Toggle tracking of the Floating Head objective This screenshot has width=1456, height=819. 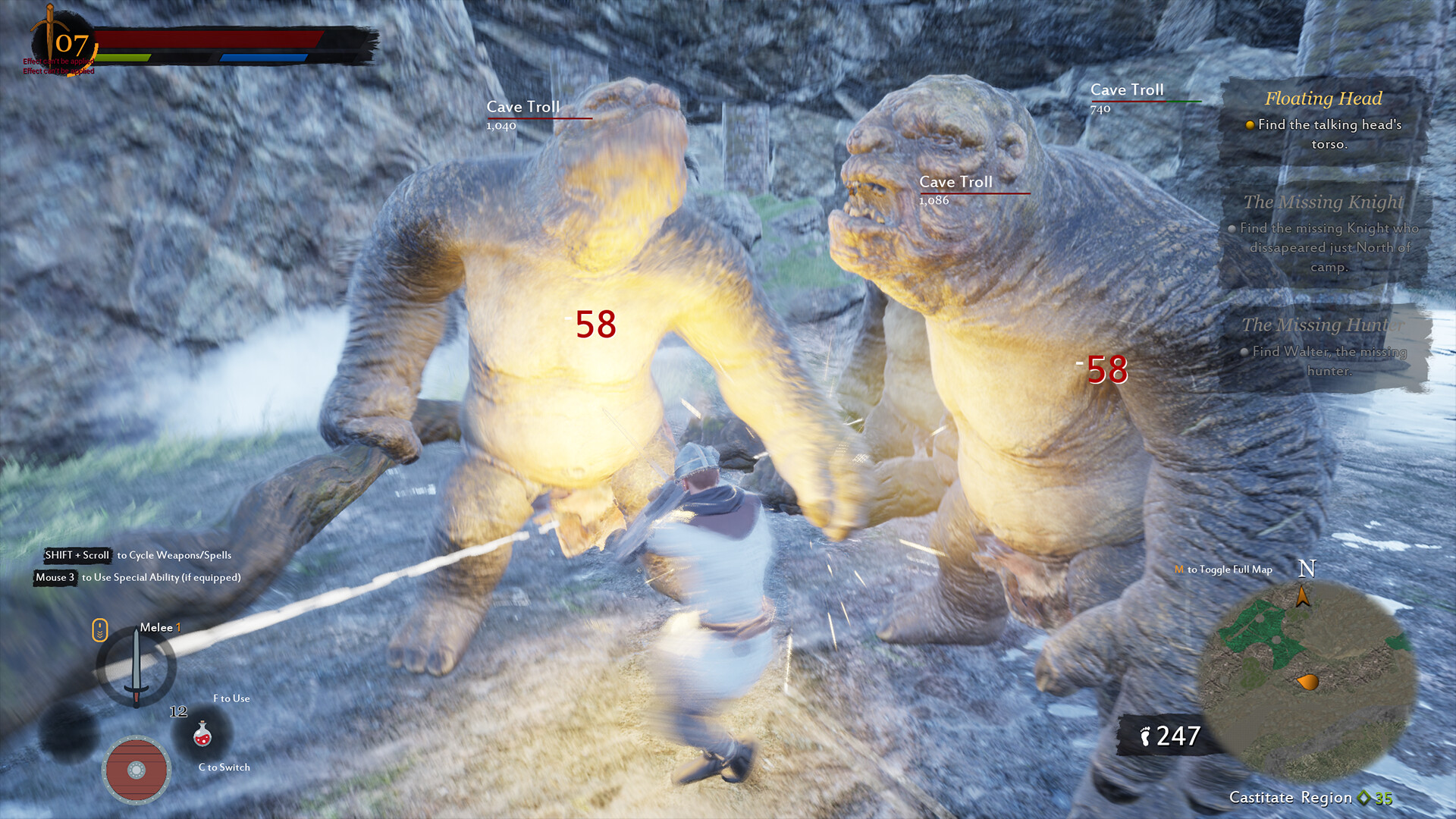[1250, 125]
